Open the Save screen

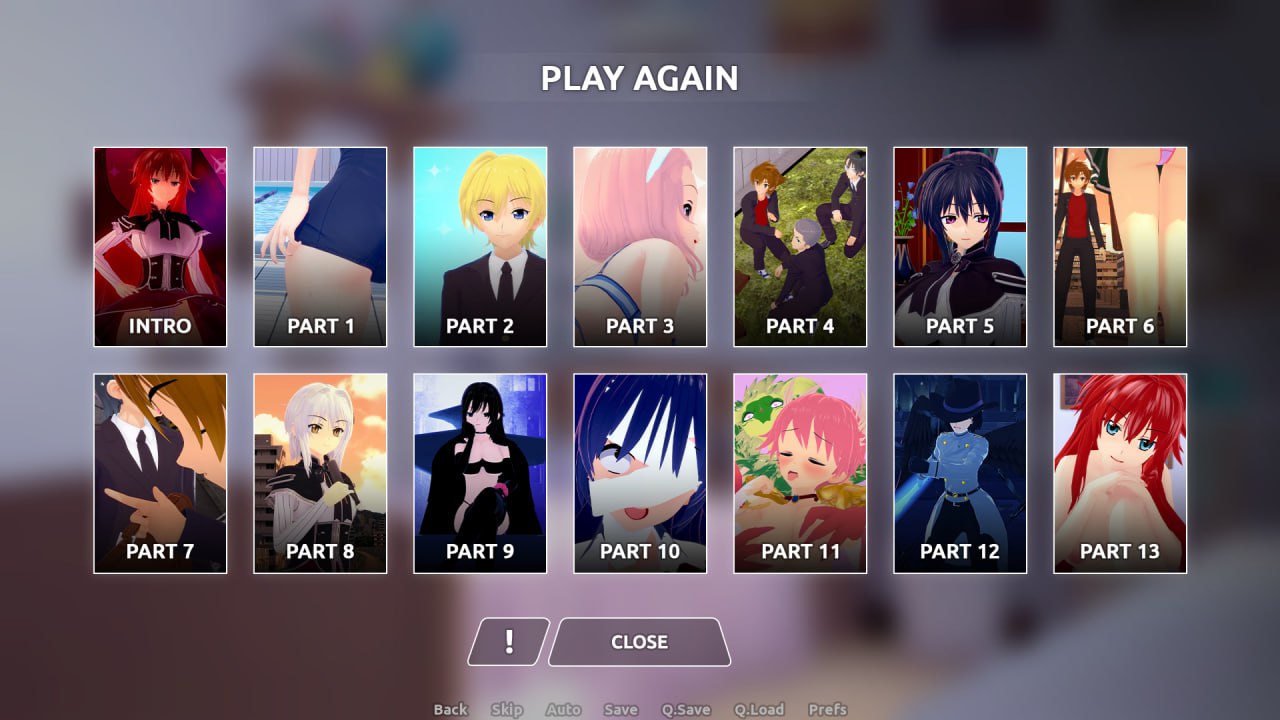(621, 709)
